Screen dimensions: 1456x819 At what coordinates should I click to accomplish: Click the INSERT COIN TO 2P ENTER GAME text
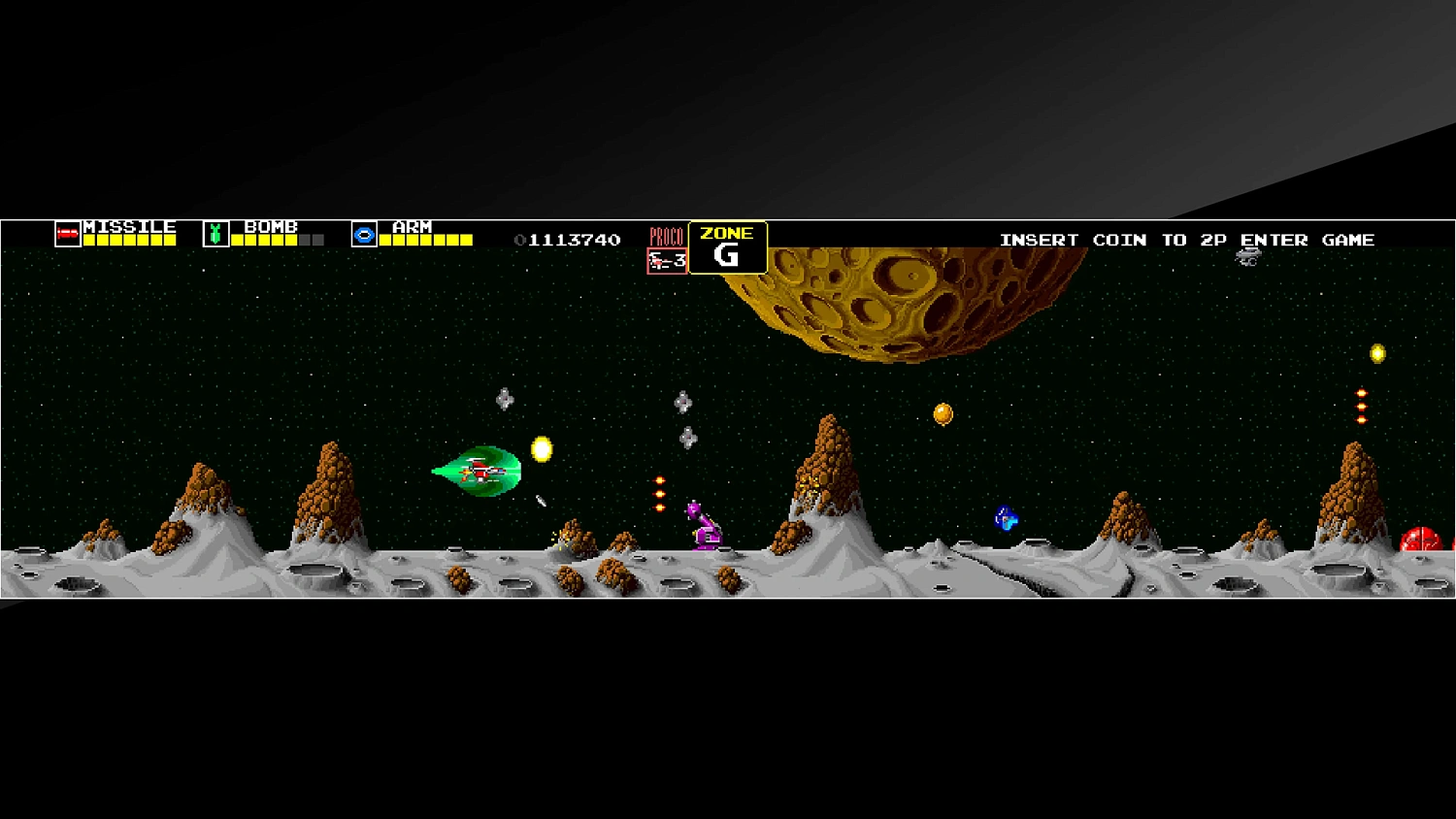(1187, 240)
